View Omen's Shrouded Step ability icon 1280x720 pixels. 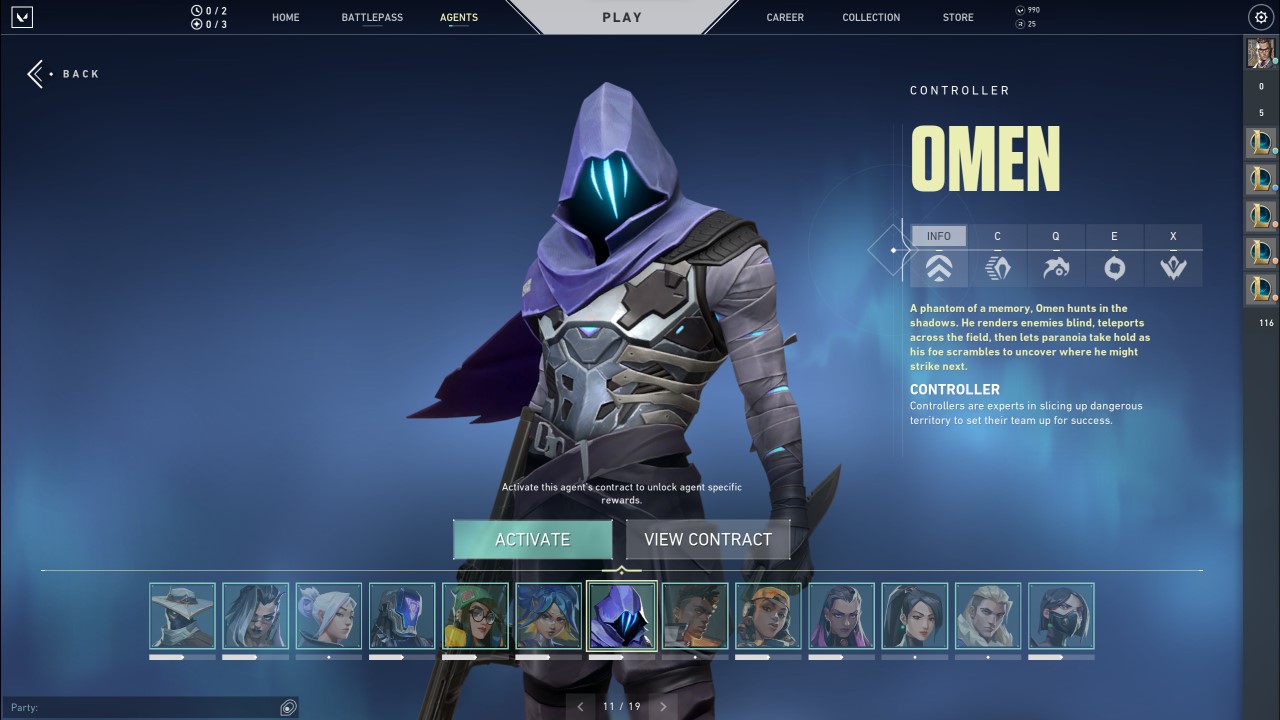click(997, 267)
